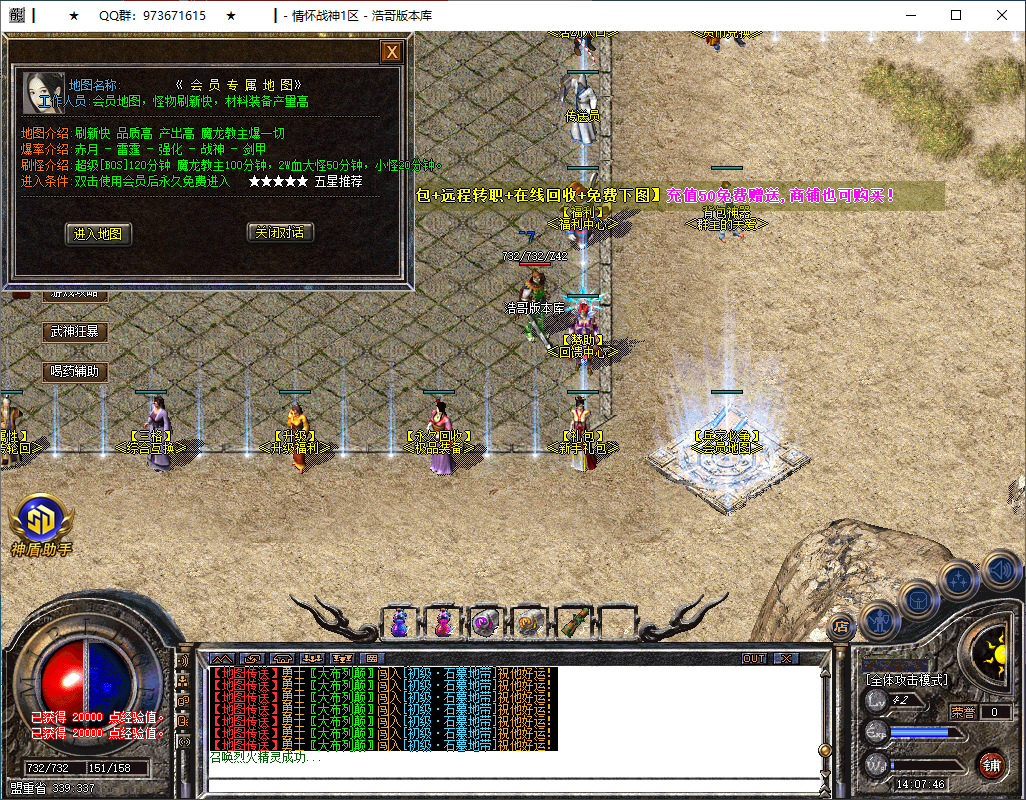
Task: Use the green scroll in the hotbar
Action: (573, 623)
